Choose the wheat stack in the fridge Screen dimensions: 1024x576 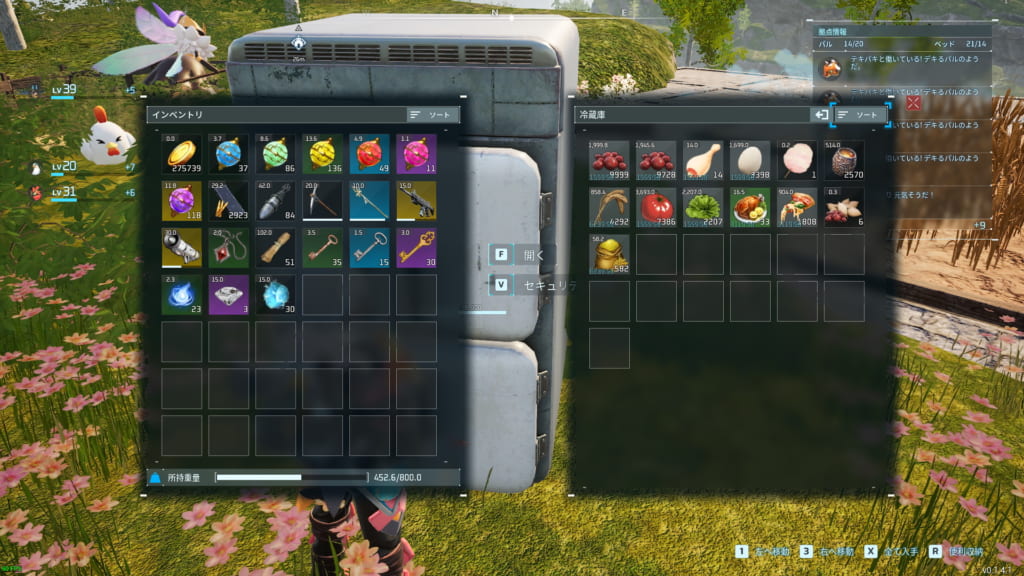click(x=609, y=207)
